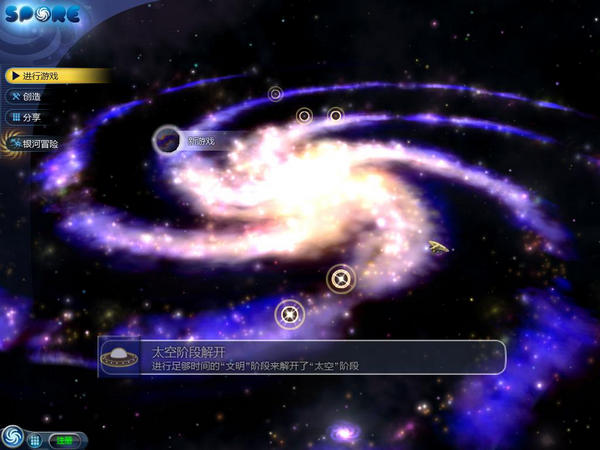Viewport: 600px width, 450px height.
Task: Click the 太空阶段解开 UFO notification
Action: click(300, 358)
